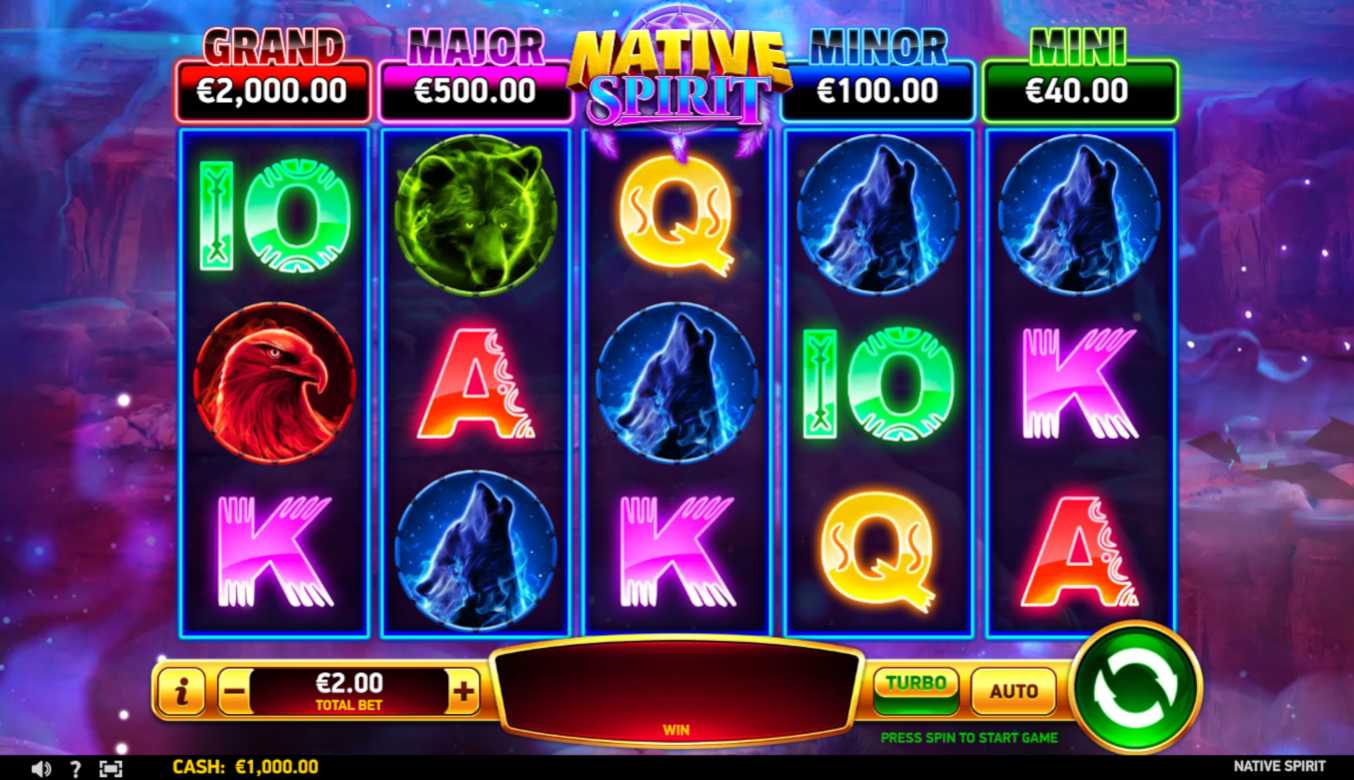
Task: Decrease total bet with minus button
Action: [233, 691]
